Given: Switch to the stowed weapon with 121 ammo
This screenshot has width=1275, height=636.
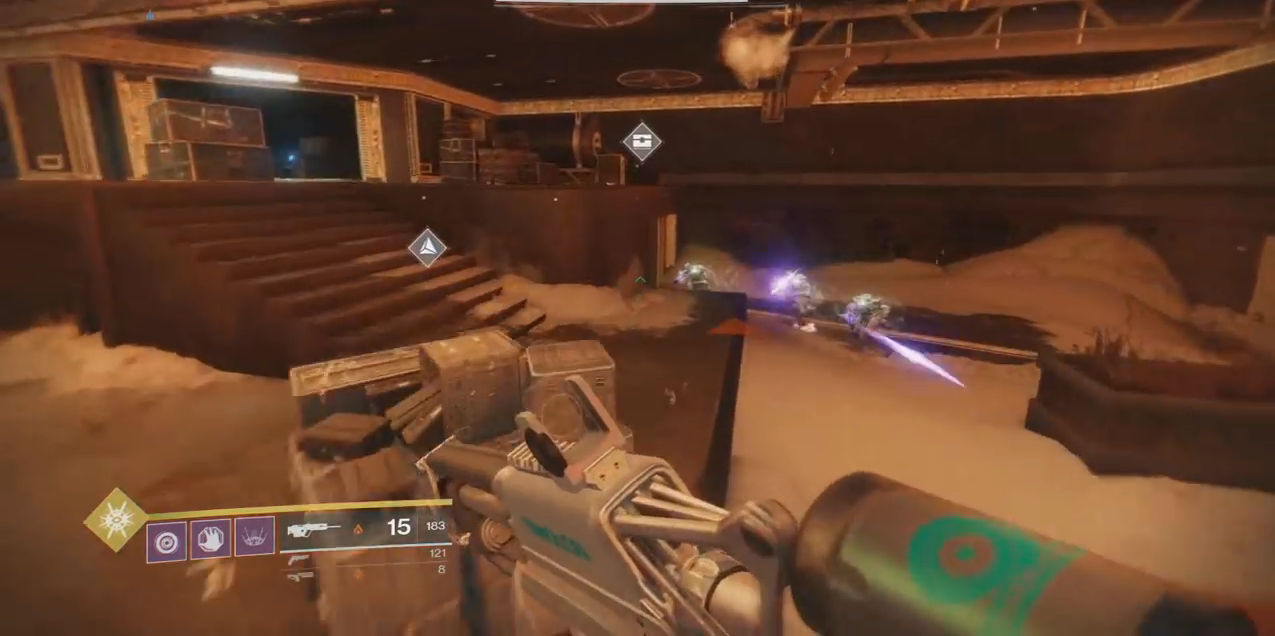Looking at the screenshot, I should coord(298,559).
